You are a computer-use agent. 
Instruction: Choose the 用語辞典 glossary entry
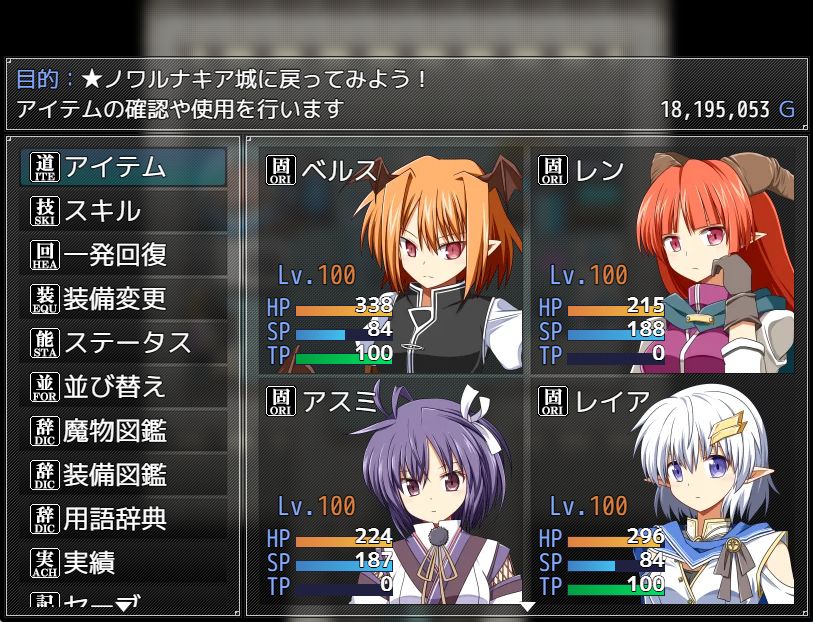click(x=123, y=519)
